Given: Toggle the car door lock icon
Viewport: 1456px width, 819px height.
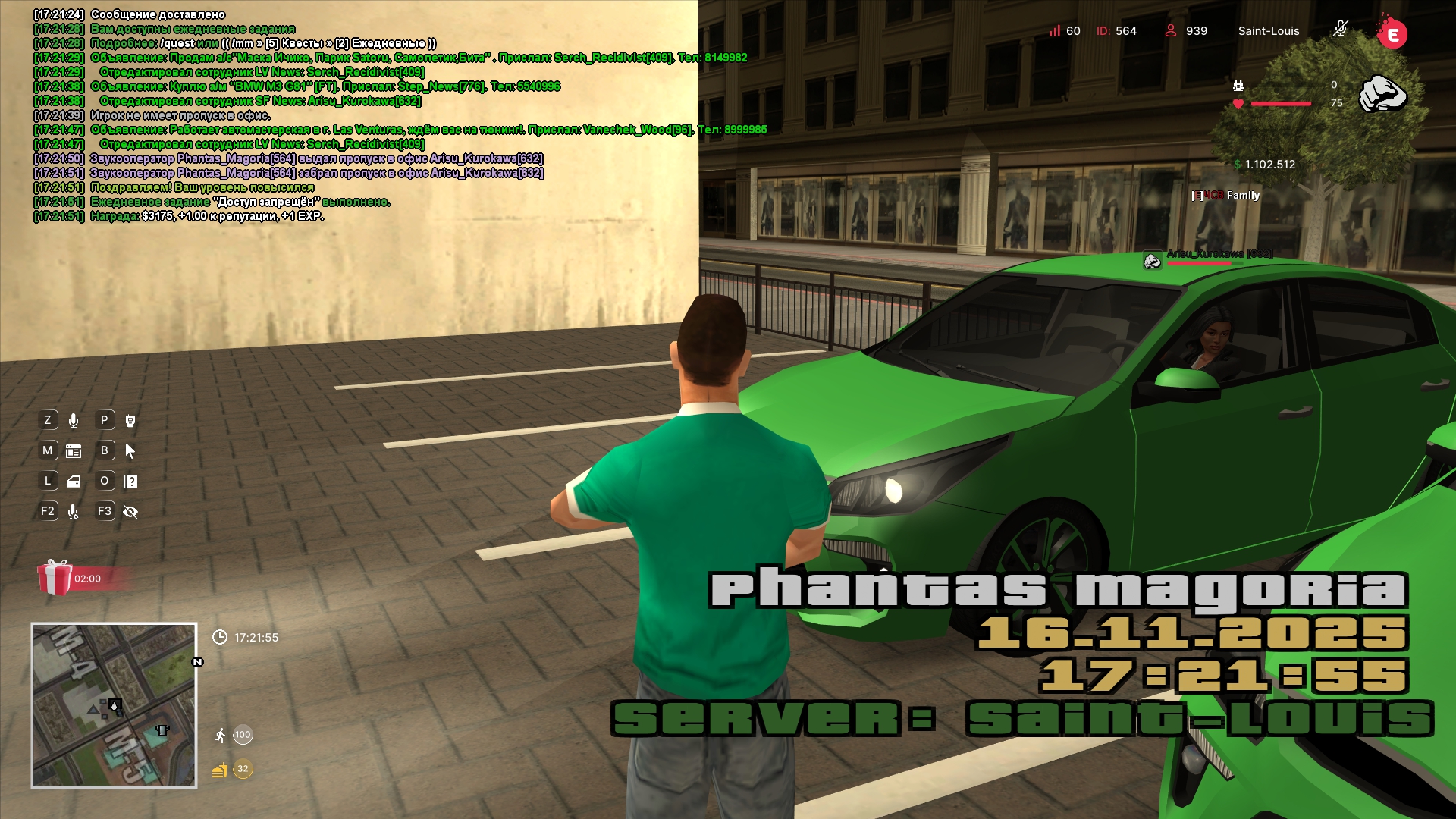Looking at the screenshot, I should point(74,482).
